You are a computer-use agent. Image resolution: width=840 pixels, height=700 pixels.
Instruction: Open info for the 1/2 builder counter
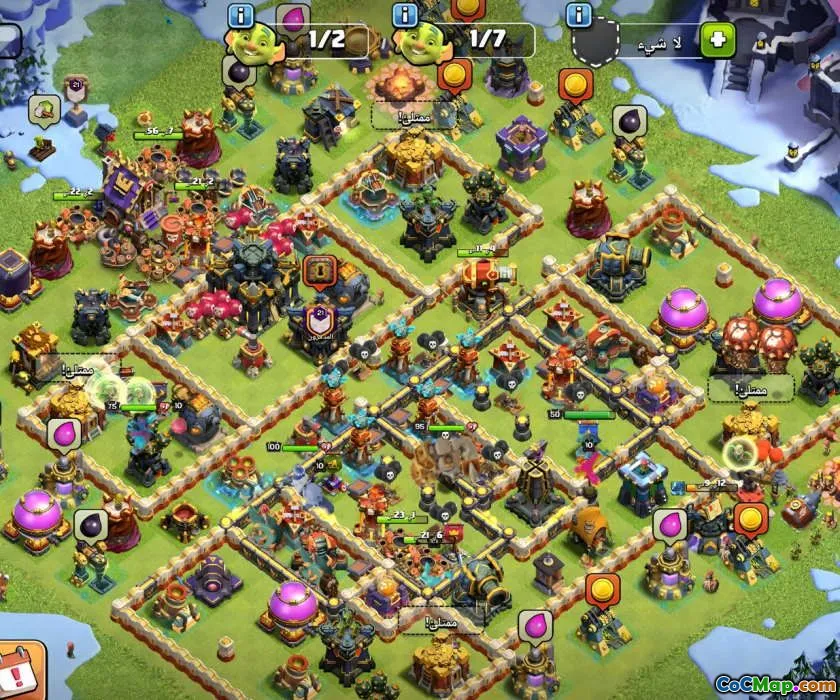[x=241, y=15]
